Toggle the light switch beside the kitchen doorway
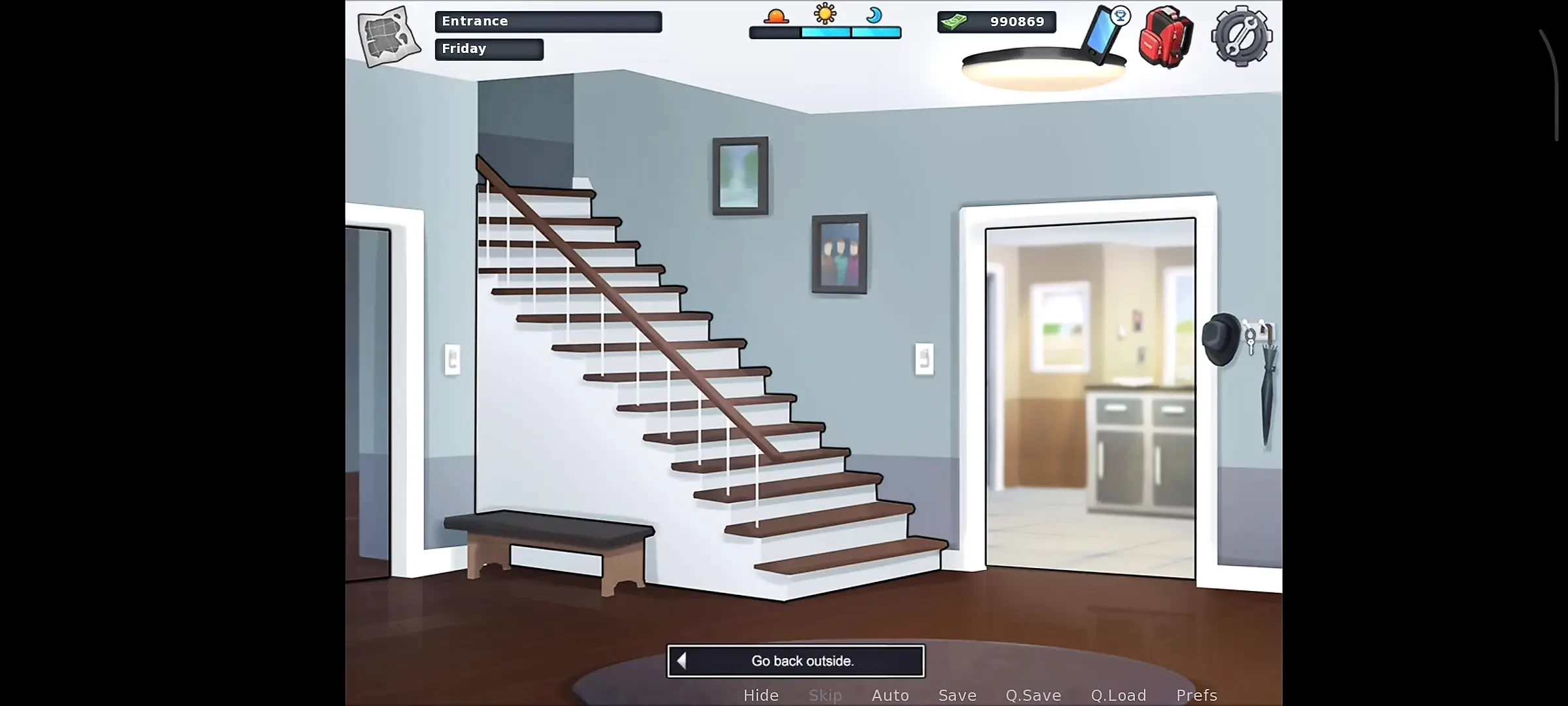This screenshot has width=1568, height=706. pos(924,359)
